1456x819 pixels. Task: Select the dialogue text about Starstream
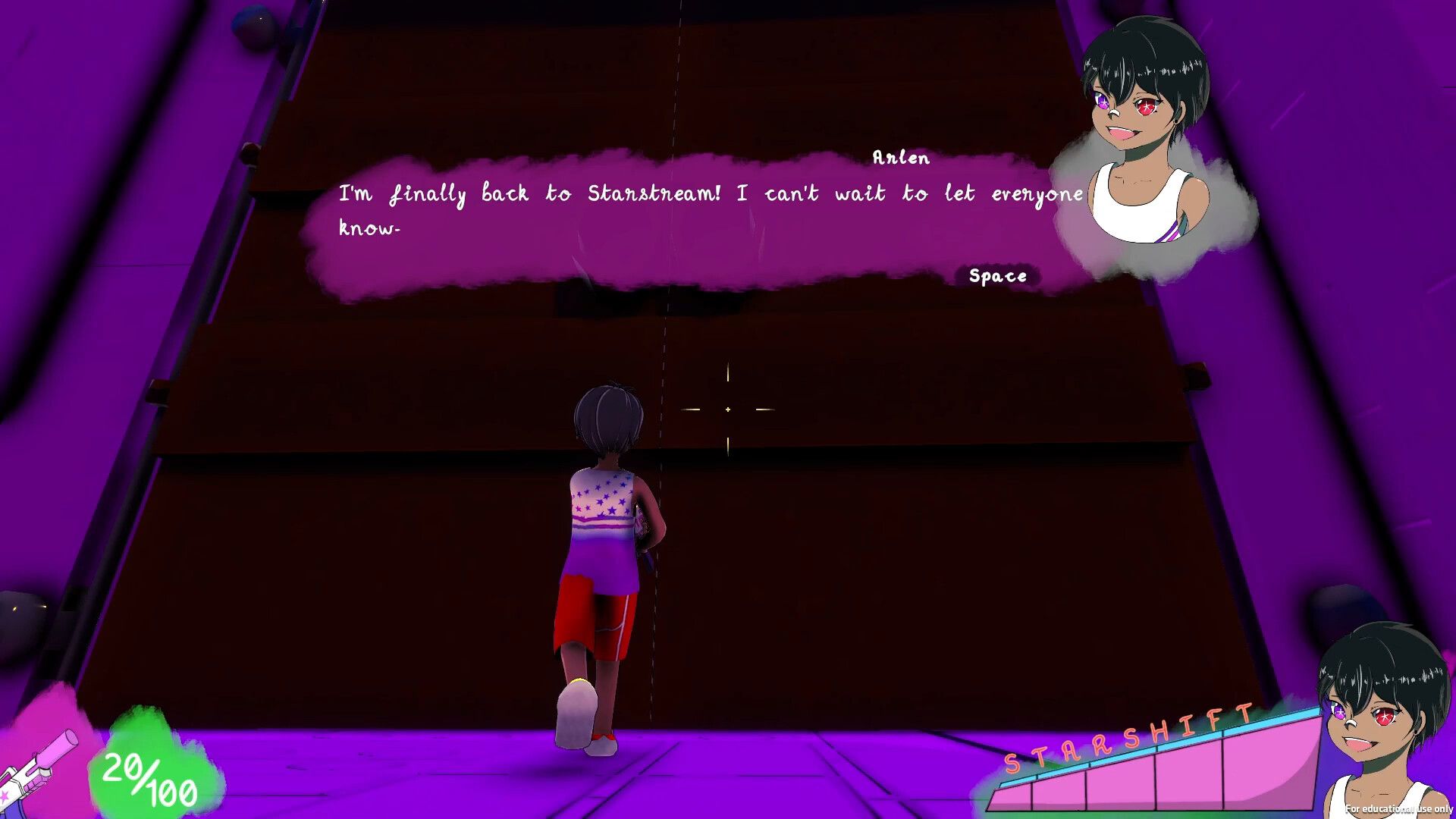(709, 193)
